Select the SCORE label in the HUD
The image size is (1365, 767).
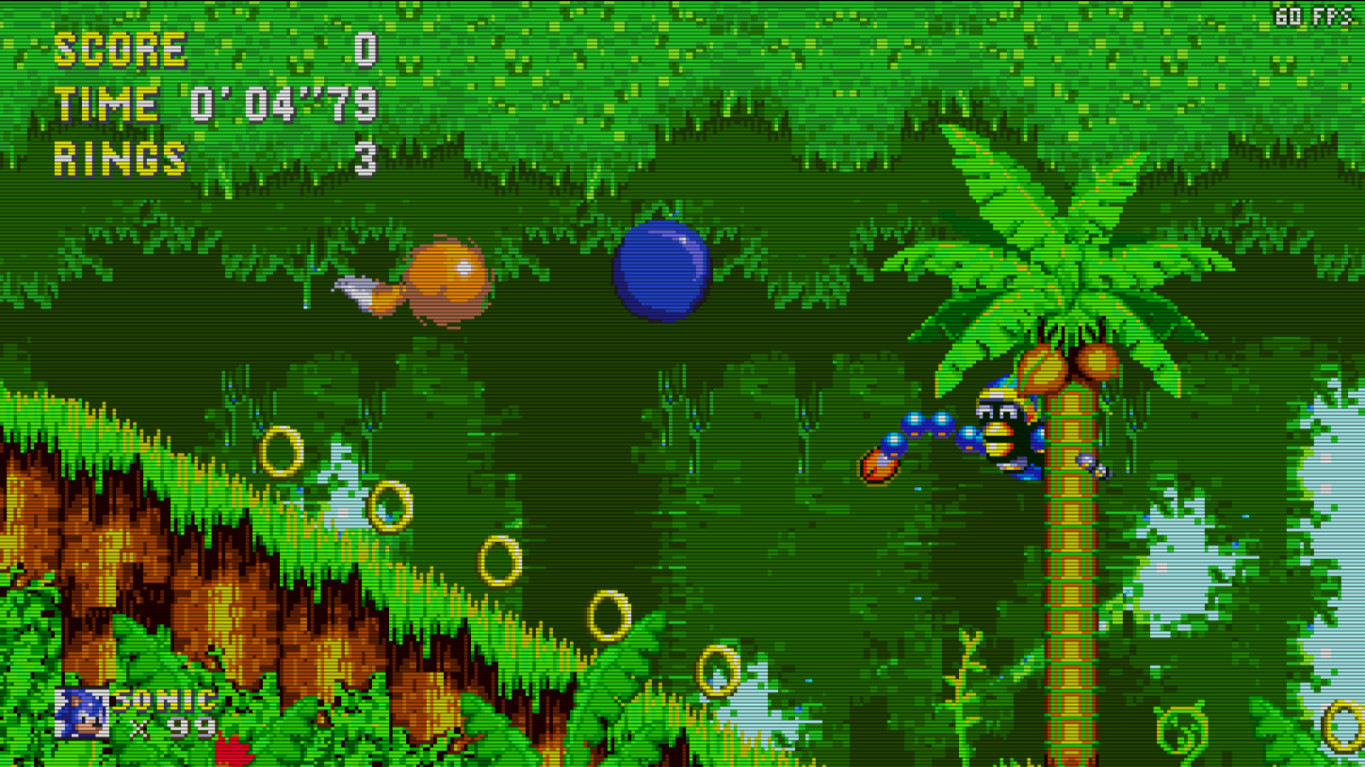coord(120,47)
